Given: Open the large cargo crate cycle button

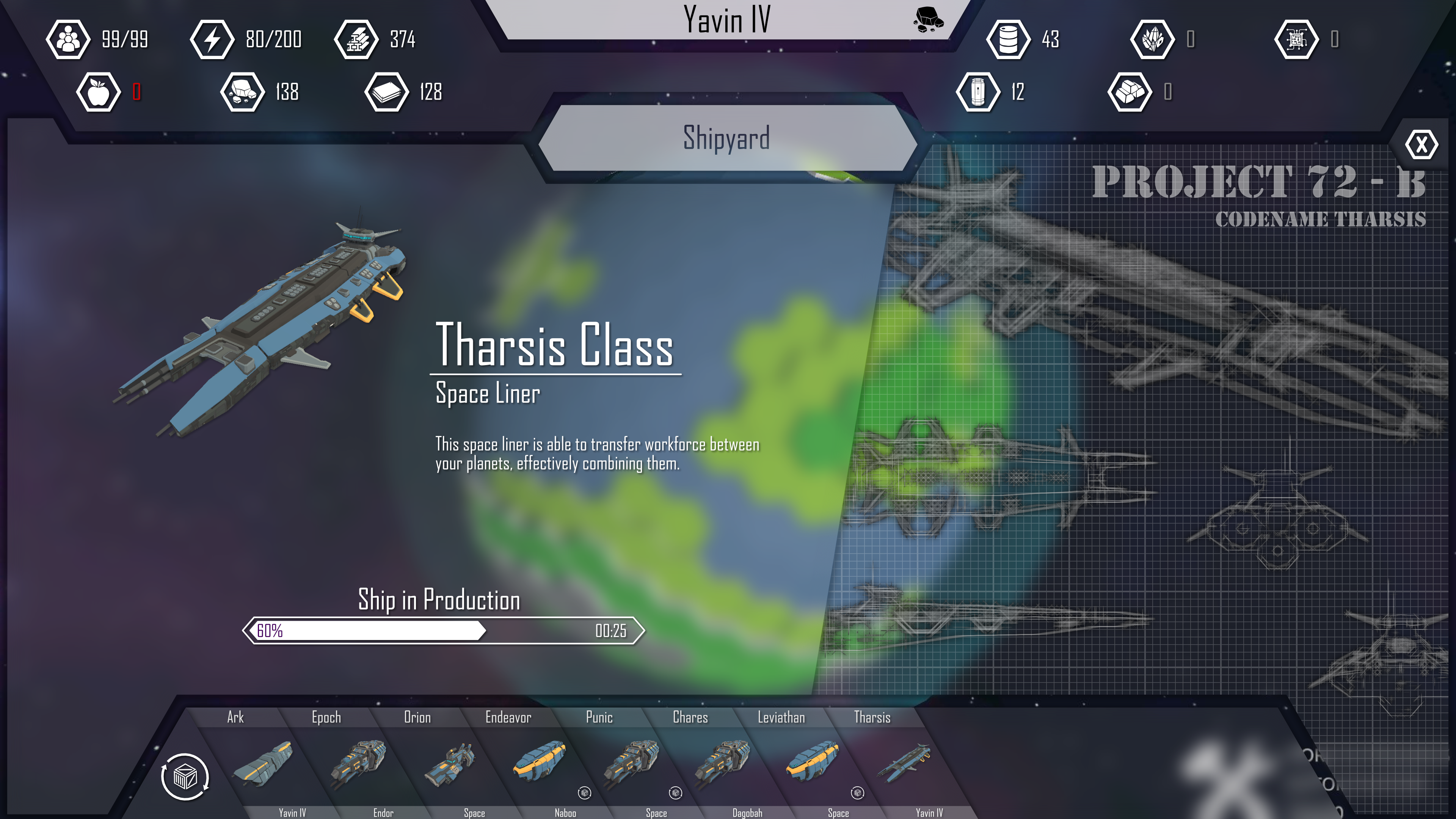Looking at the screenshot, I should tap(185, 777).
